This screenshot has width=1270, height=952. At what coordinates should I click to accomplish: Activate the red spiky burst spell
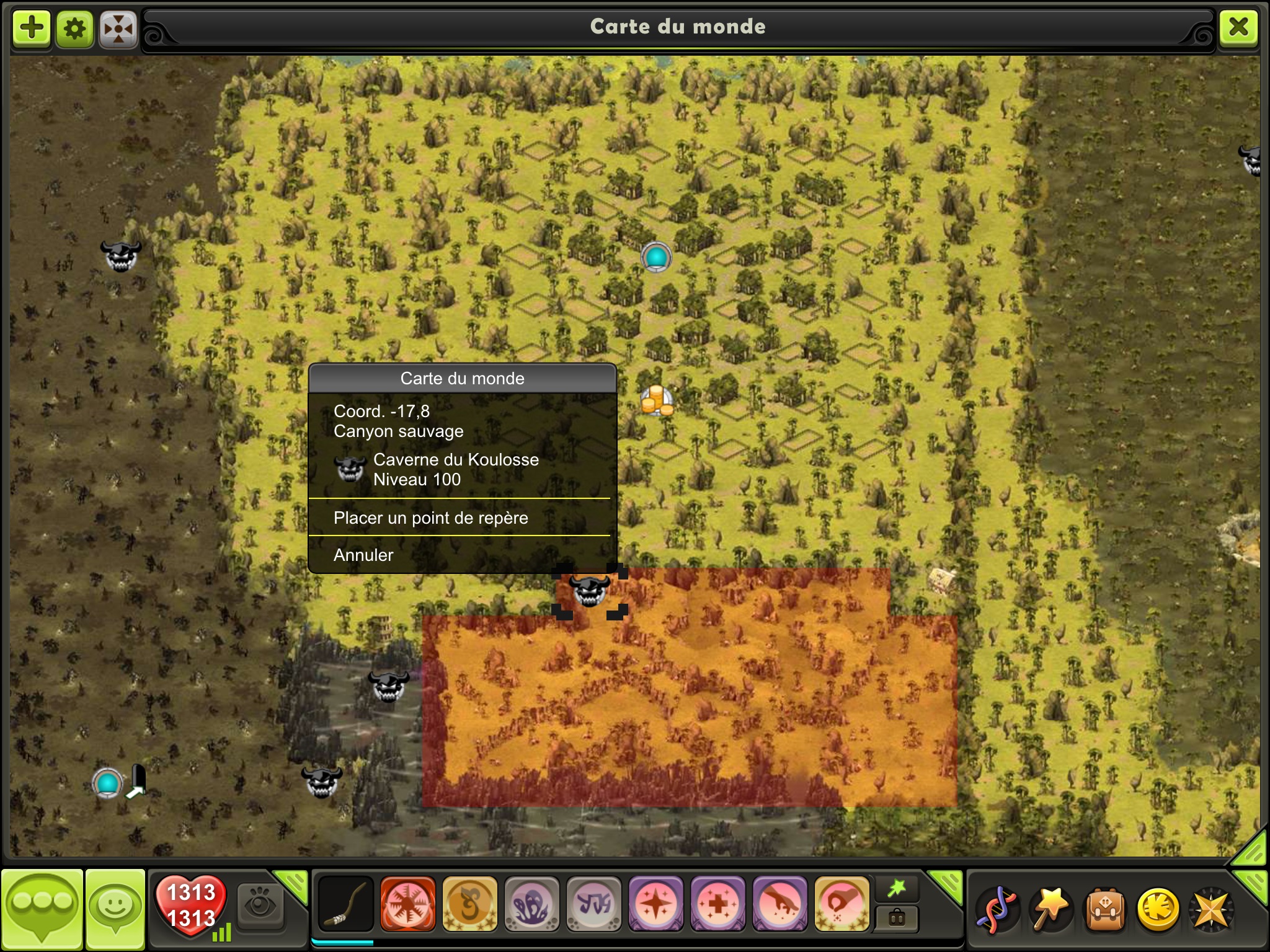(407, 904)
